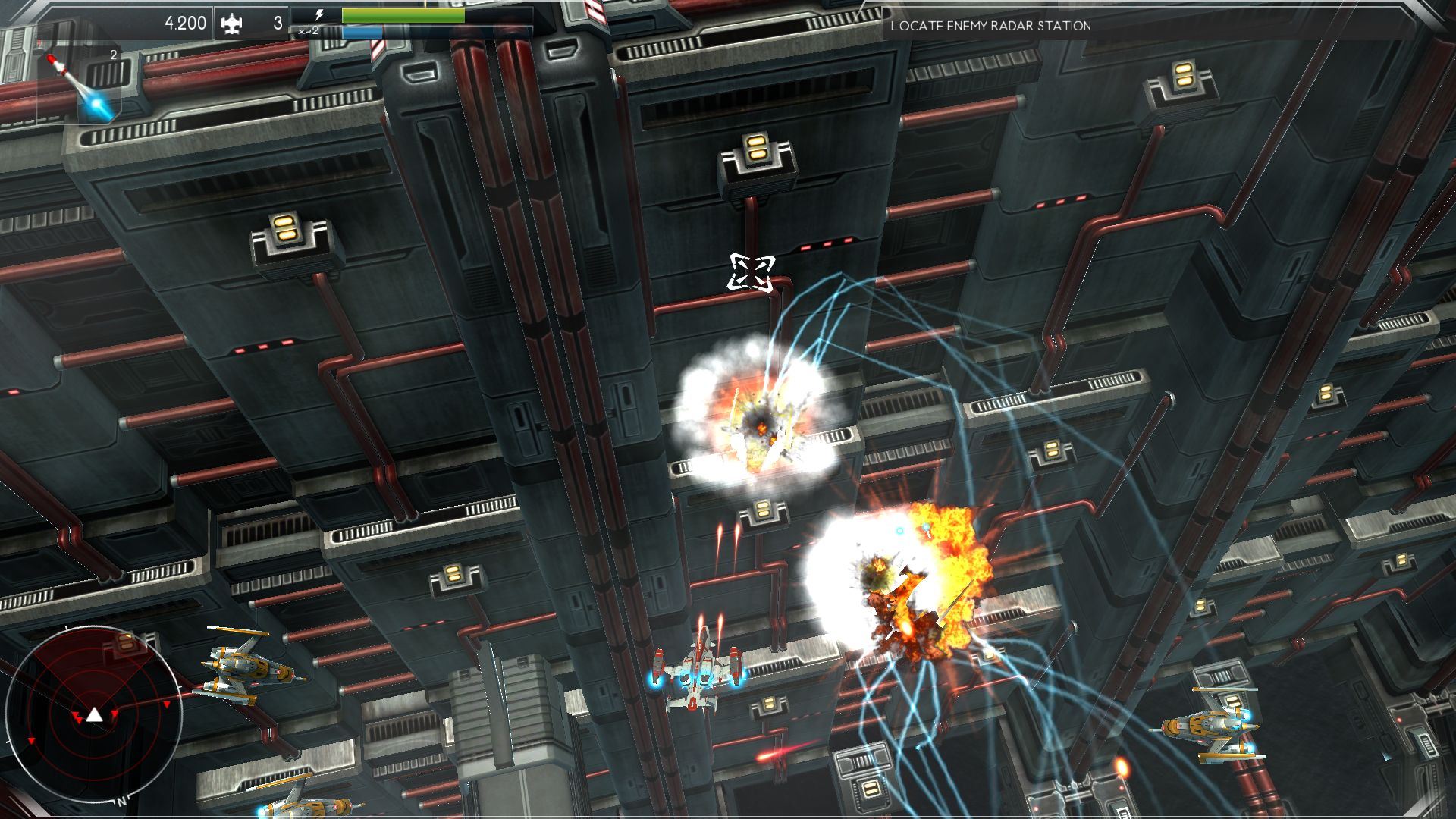
Task: Click the targeting reticle crosshair
Action: (752, 275)
